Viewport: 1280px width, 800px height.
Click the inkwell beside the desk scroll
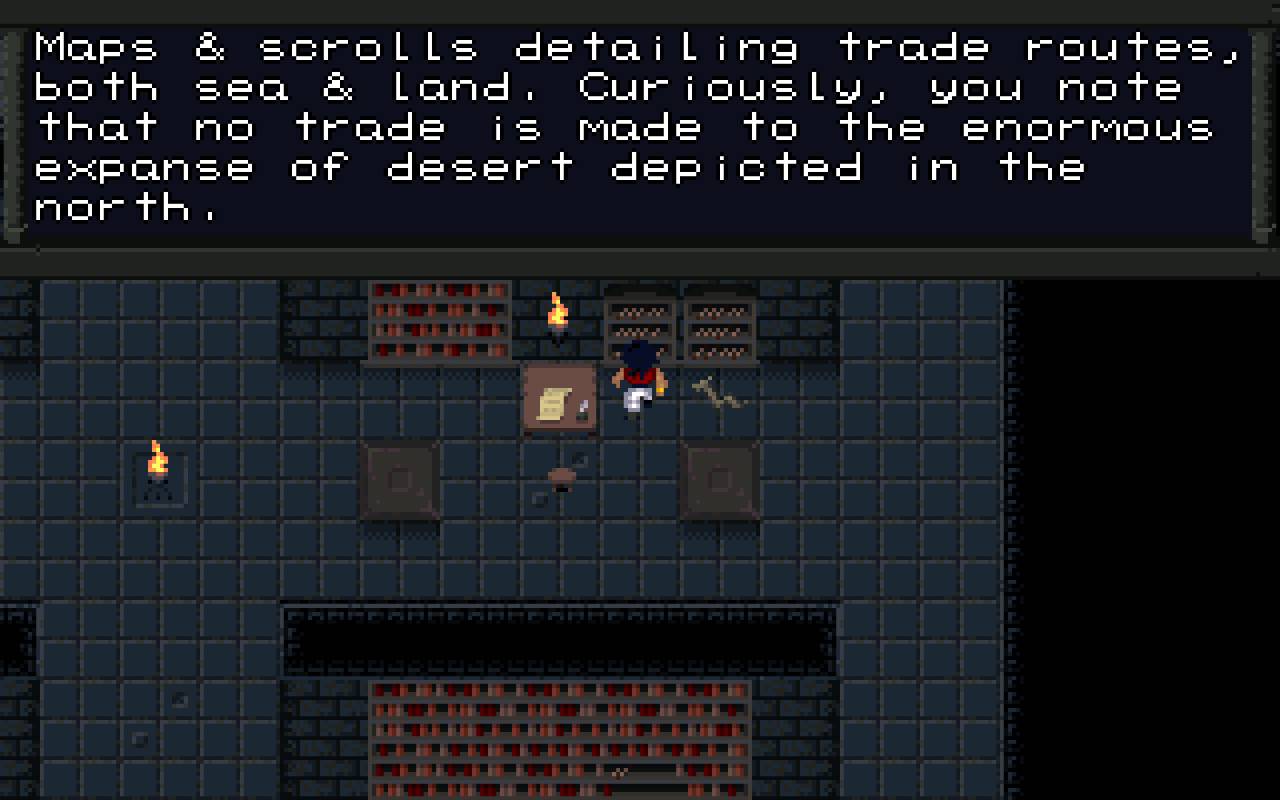582,408
